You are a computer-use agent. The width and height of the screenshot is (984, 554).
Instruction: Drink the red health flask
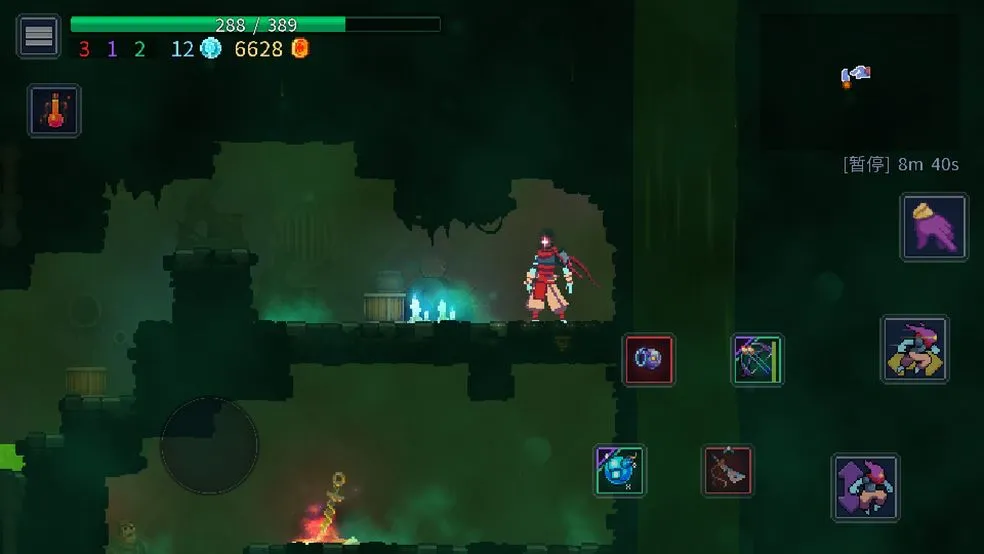pyautogui.click(x=54, y=110)
